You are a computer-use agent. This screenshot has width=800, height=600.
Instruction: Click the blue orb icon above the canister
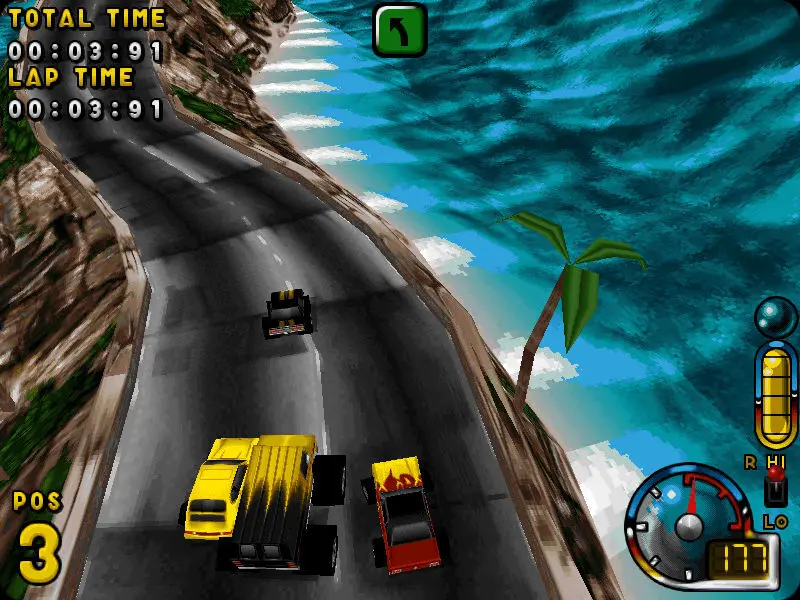[775, 318]
